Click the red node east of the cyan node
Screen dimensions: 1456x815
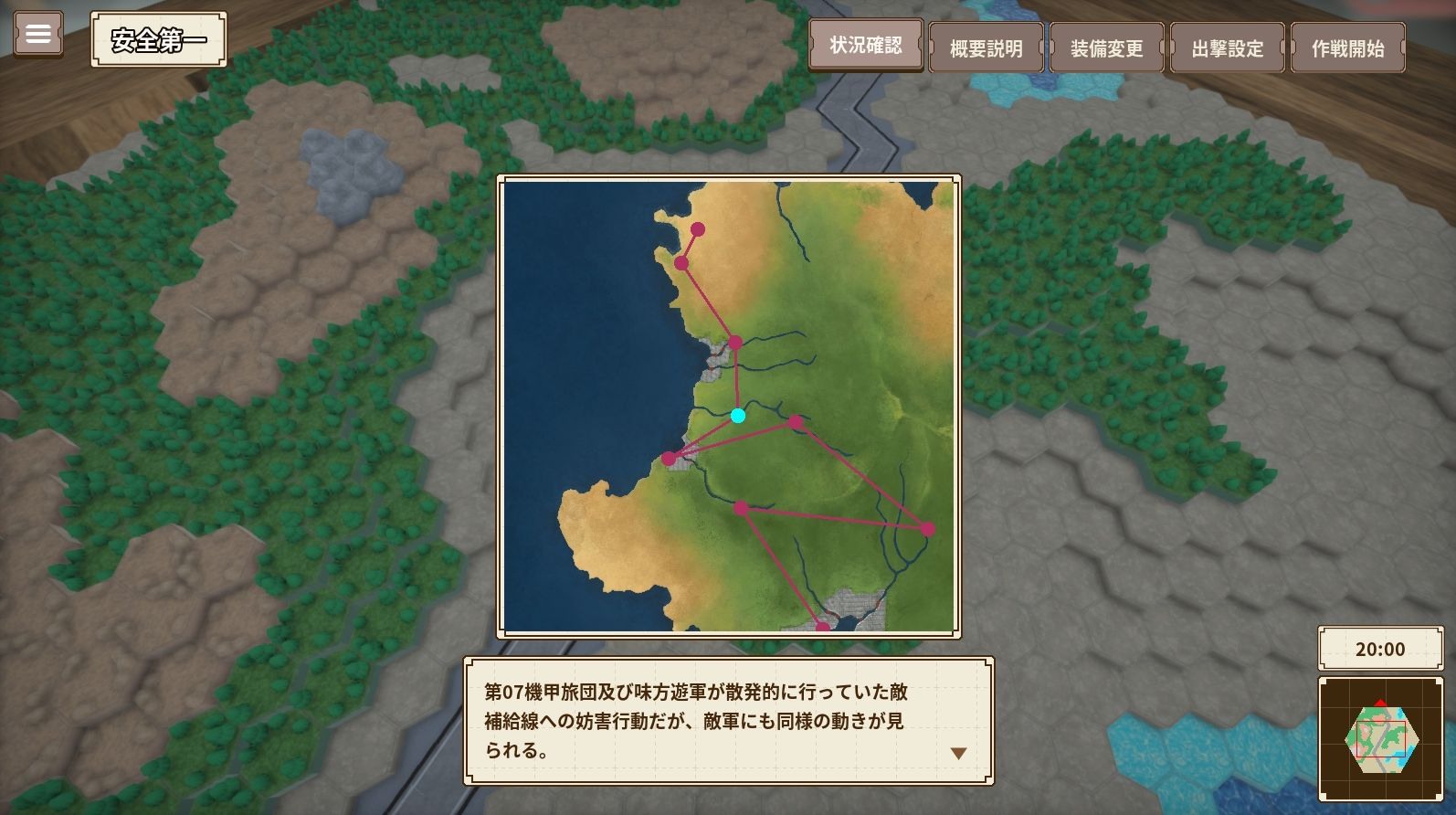click(x=797, y=422)
